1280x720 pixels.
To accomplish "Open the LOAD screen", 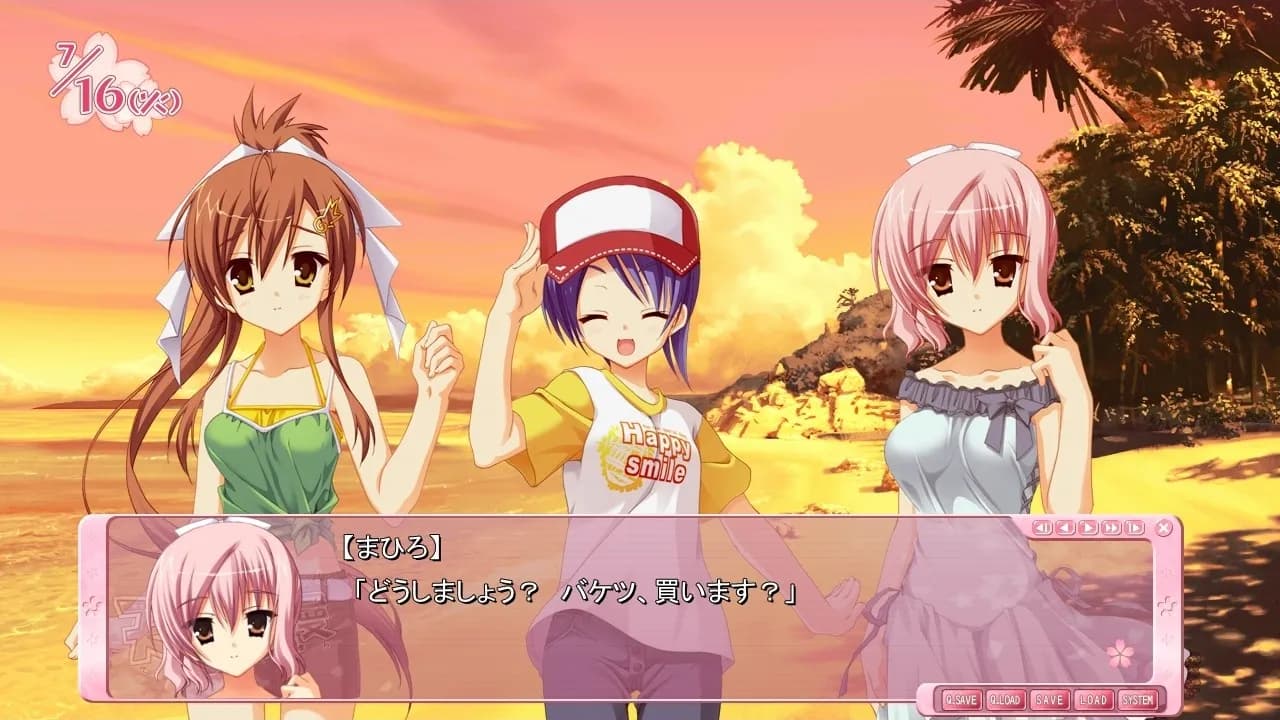I will [x=1092, y=701].
